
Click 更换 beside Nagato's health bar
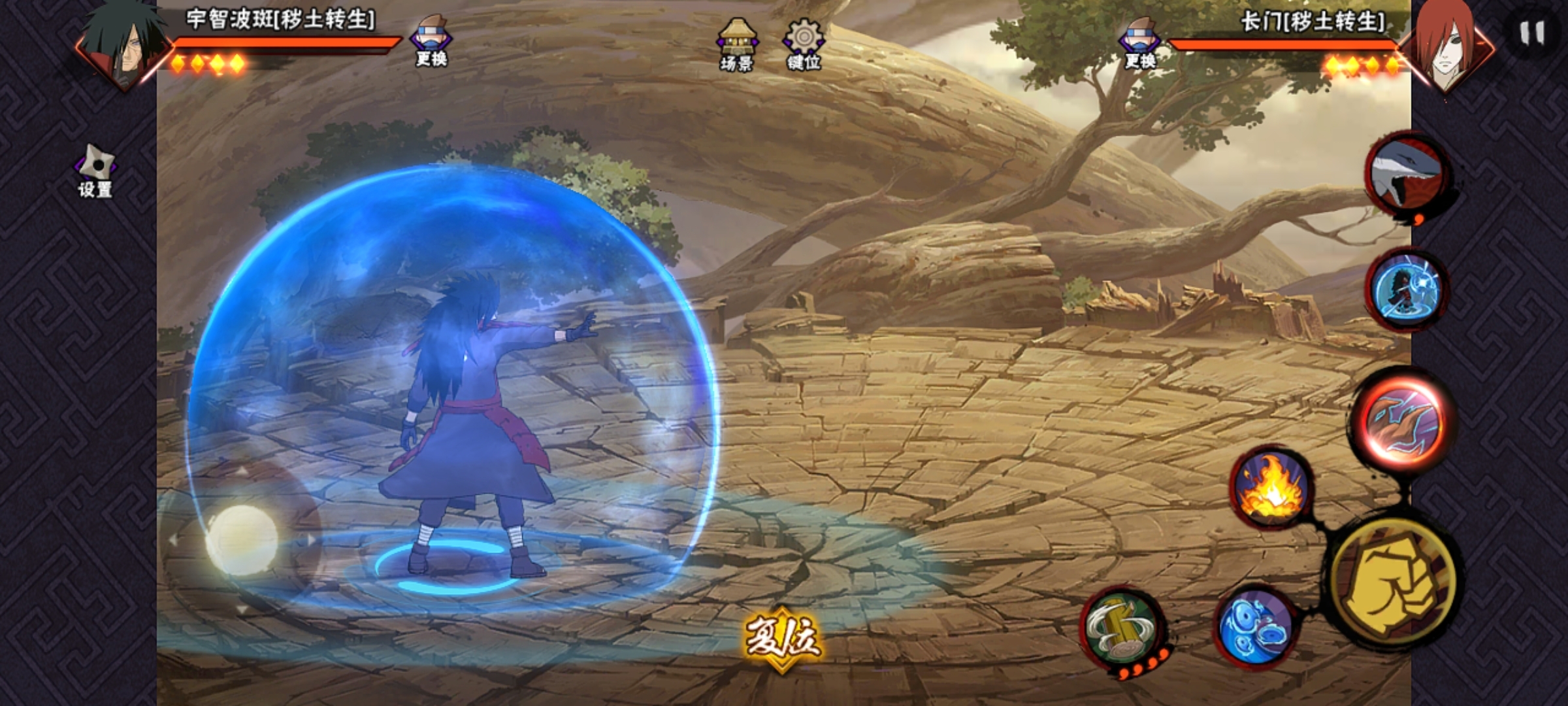pos(1140,43)
